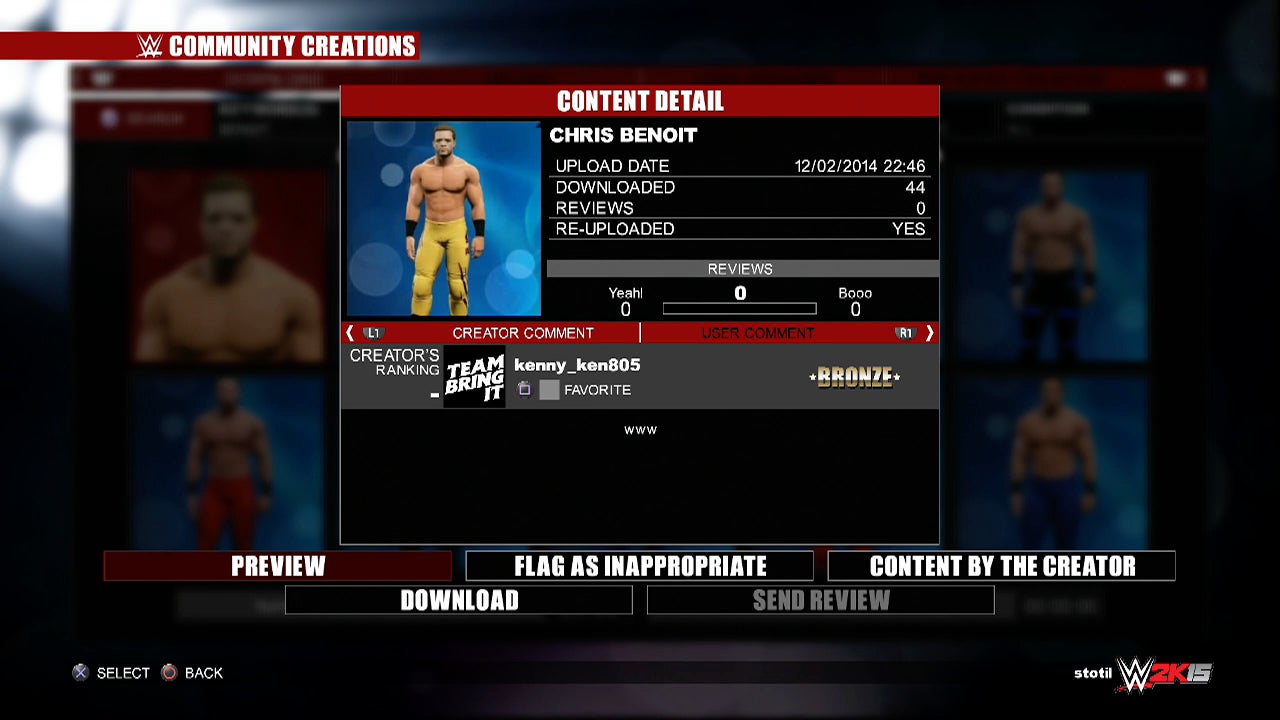The height and width of the screenshot is (720, 1280).
Task: Click the greyed-out Send Review button
Action: [x=821, y=600]
